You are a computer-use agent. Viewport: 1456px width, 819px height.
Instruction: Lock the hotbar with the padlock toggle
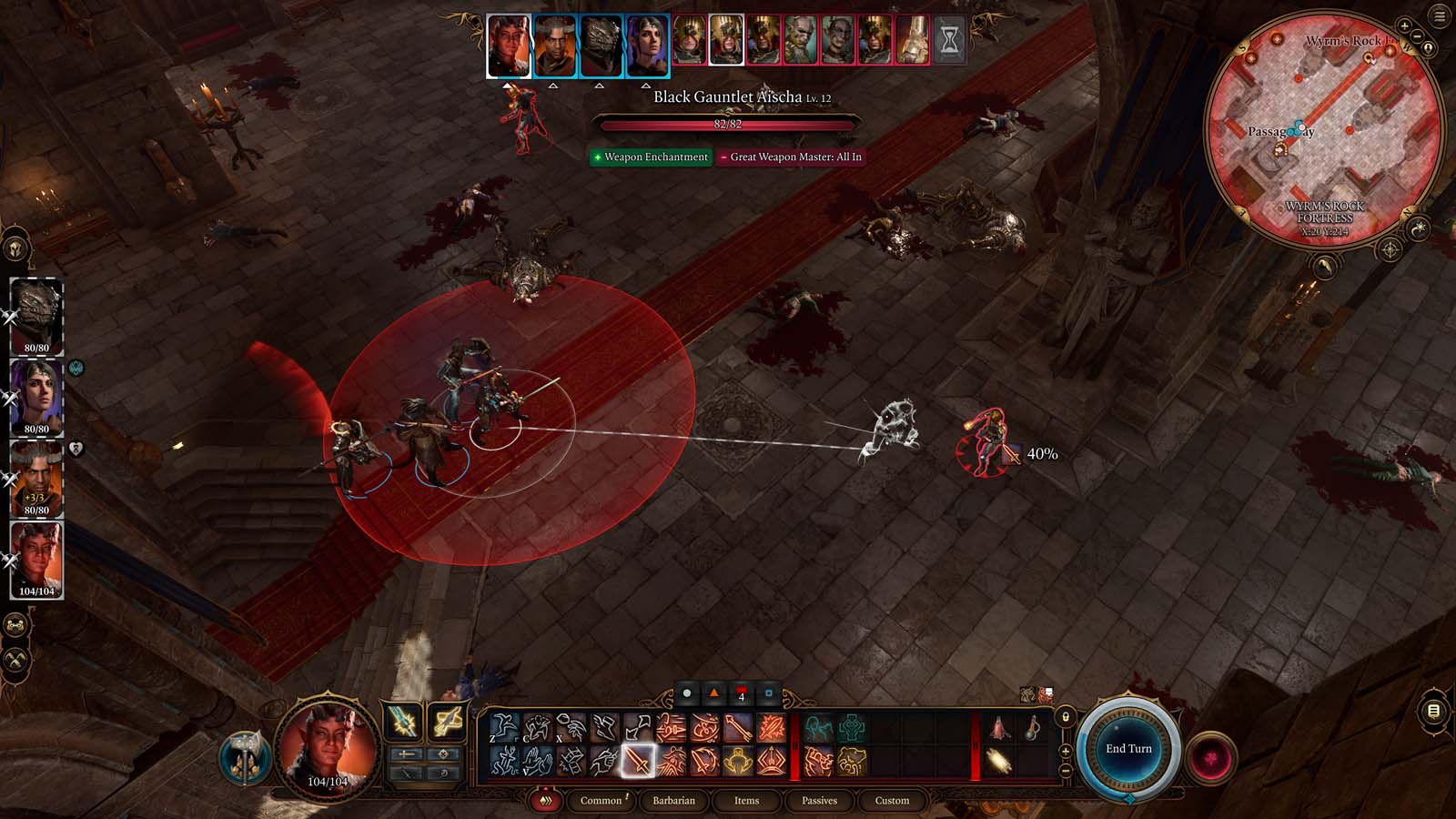(x=1066, y=718)
